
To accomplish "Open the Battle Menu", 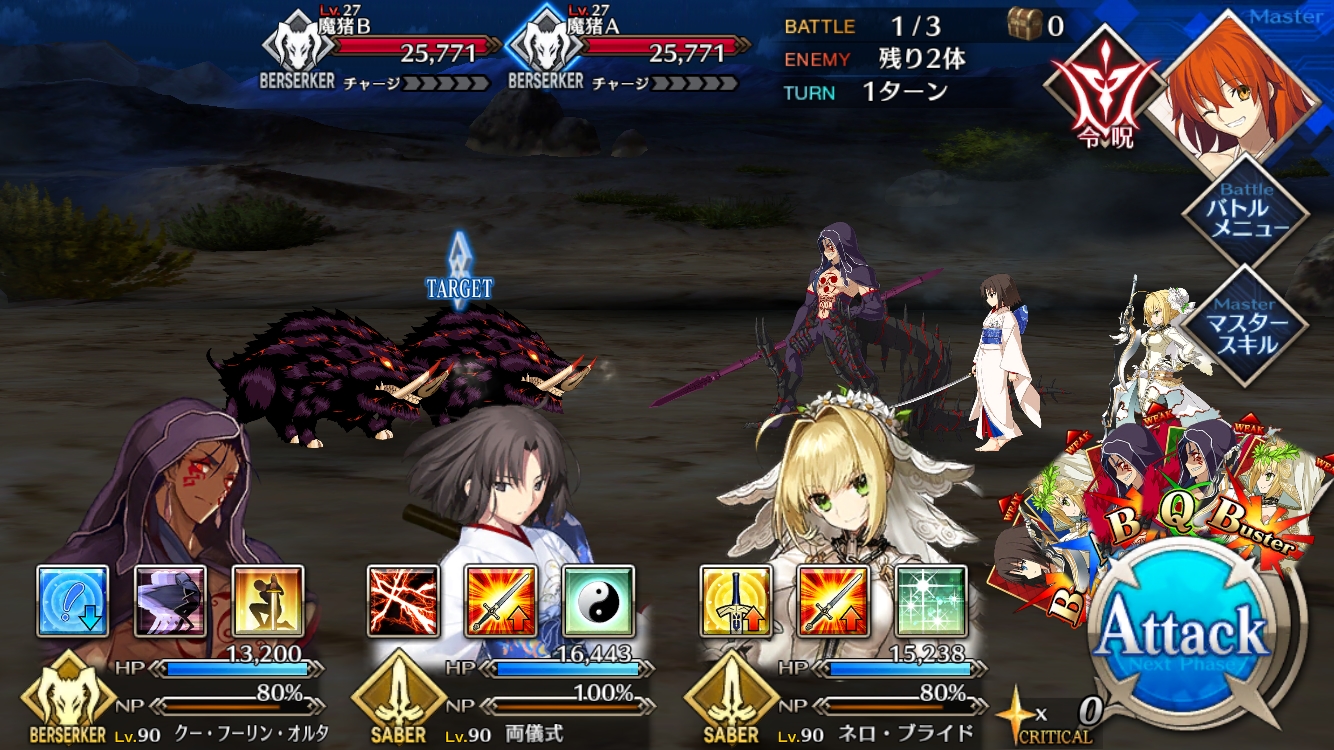I will coord(1245,209).
